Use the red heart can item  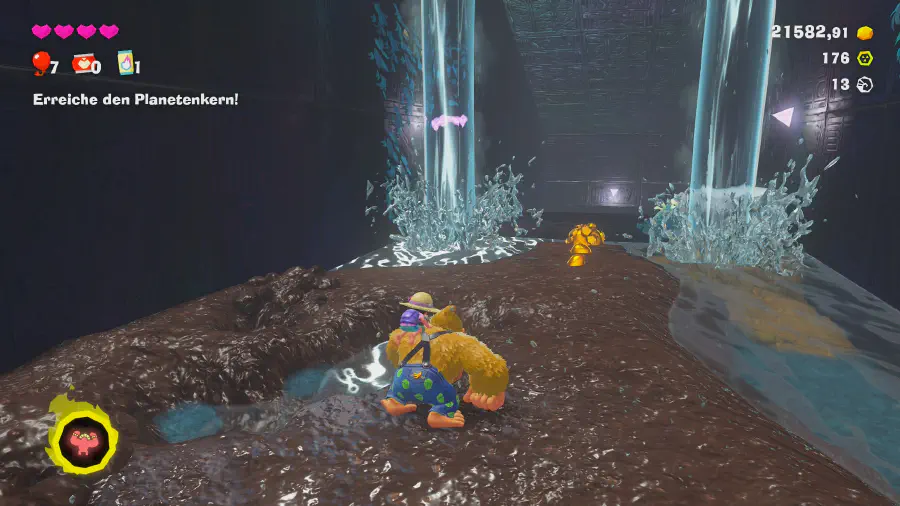(x=82, y=64)
